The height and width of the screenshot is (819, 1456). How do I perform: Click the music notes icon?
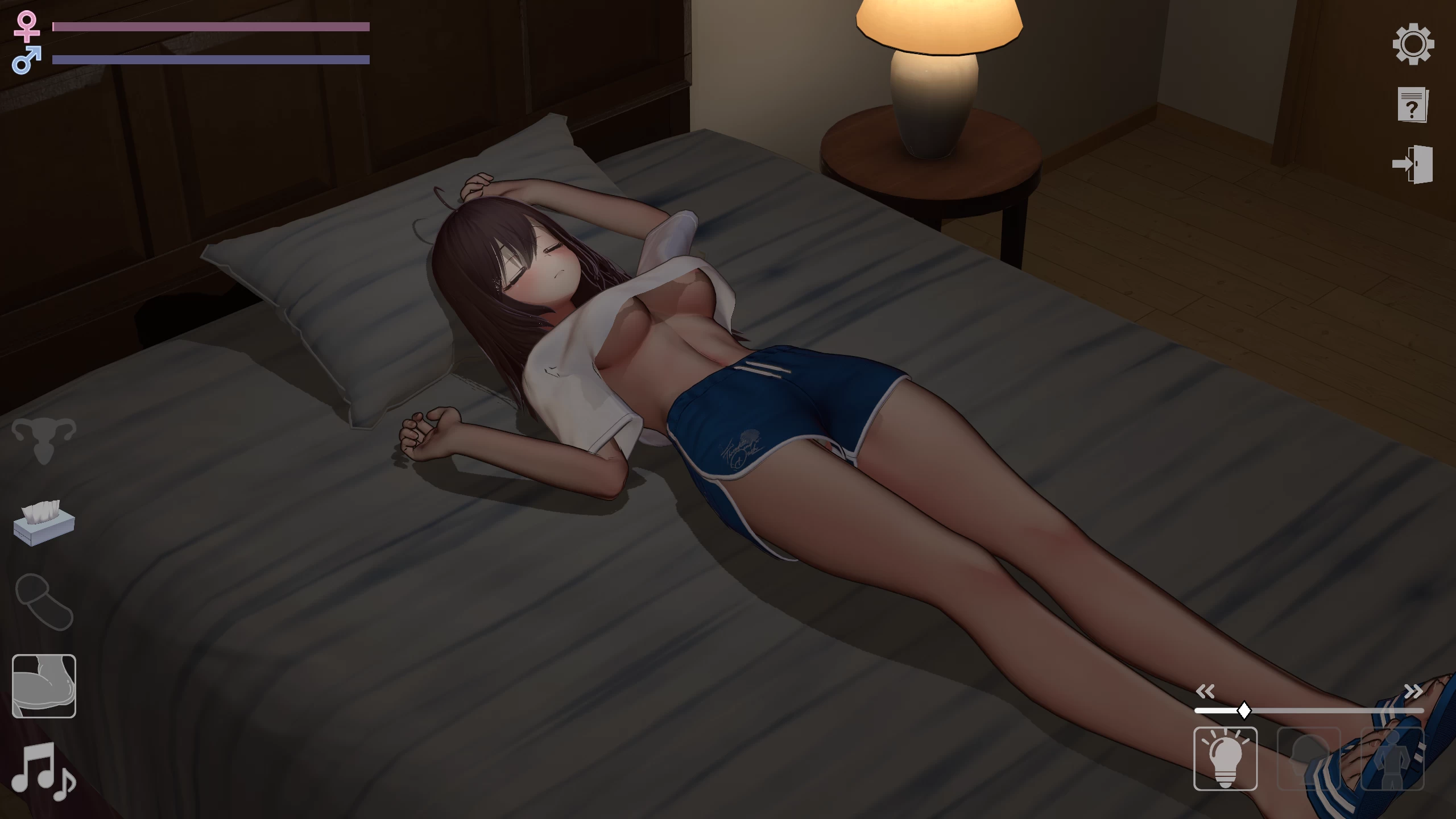[44, 772]
